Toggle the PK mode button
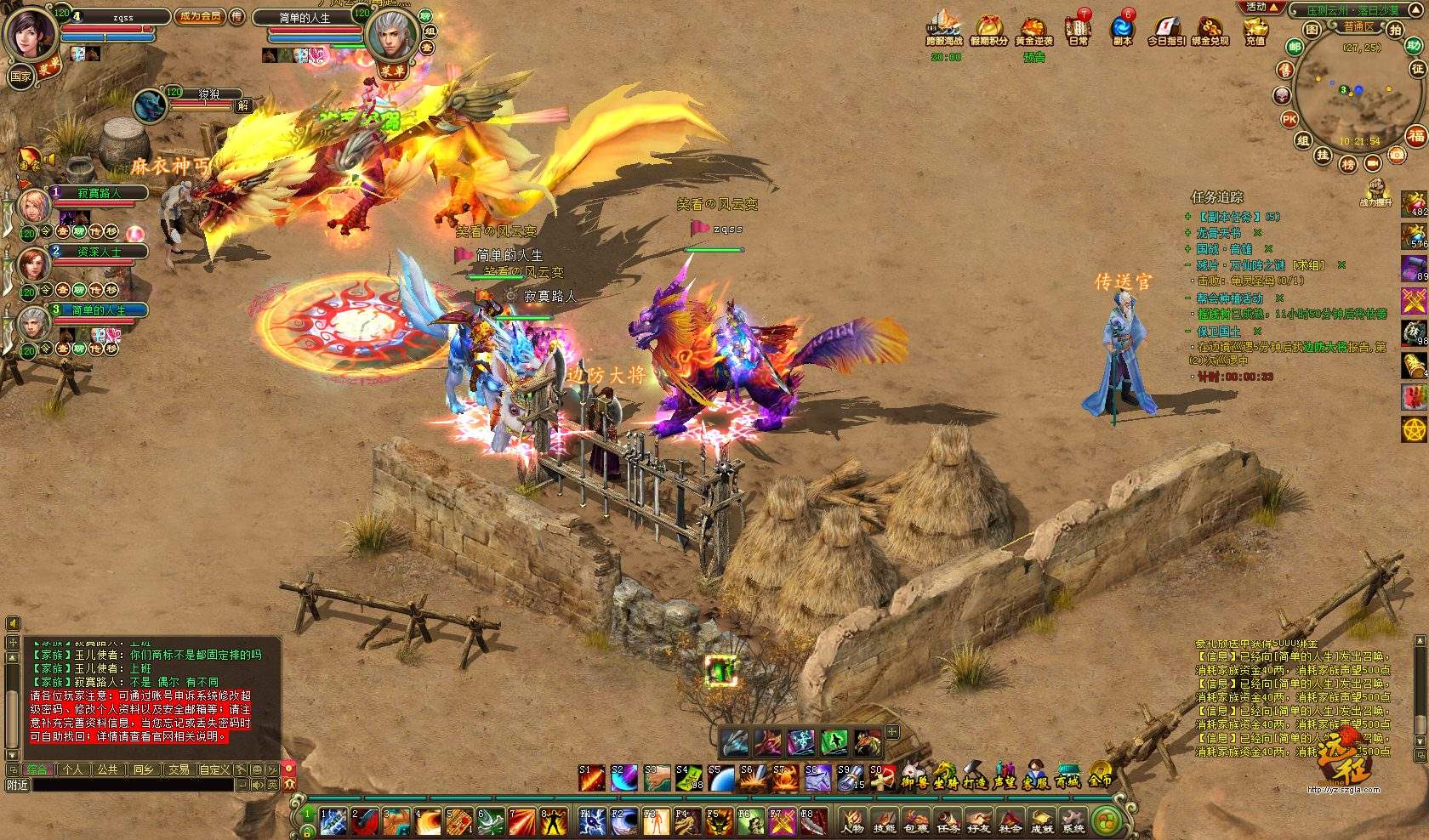The image size is (1429, 840). coord(1290,119)
